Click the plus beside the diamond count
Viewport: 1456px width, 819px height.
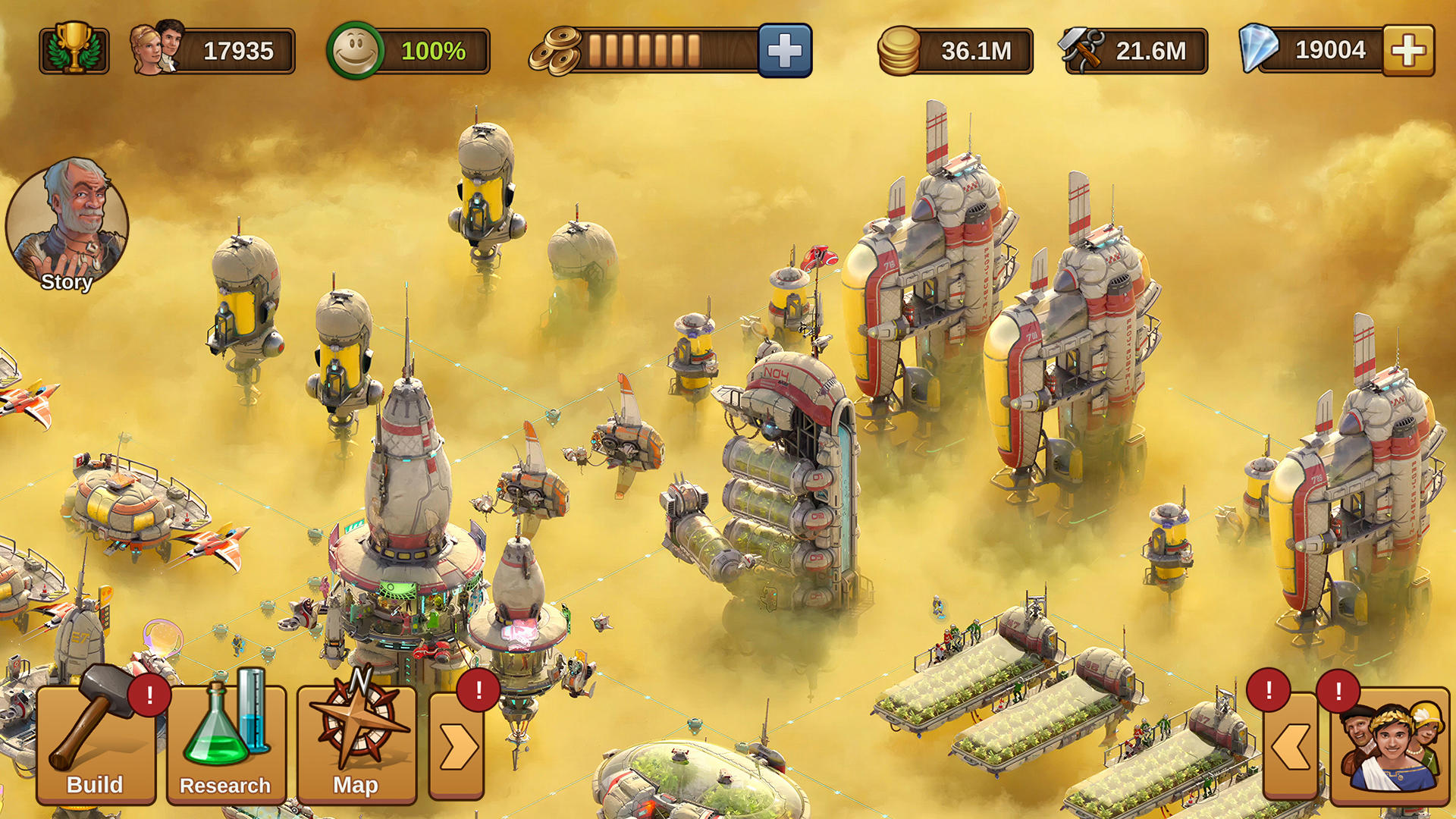click(x=1407, y=49)
